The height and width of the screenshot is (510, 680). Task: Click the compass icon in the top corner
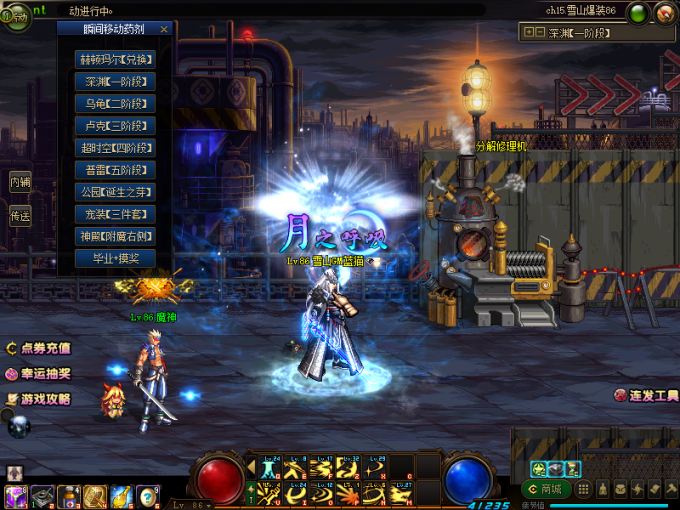(x=664, y=13)
